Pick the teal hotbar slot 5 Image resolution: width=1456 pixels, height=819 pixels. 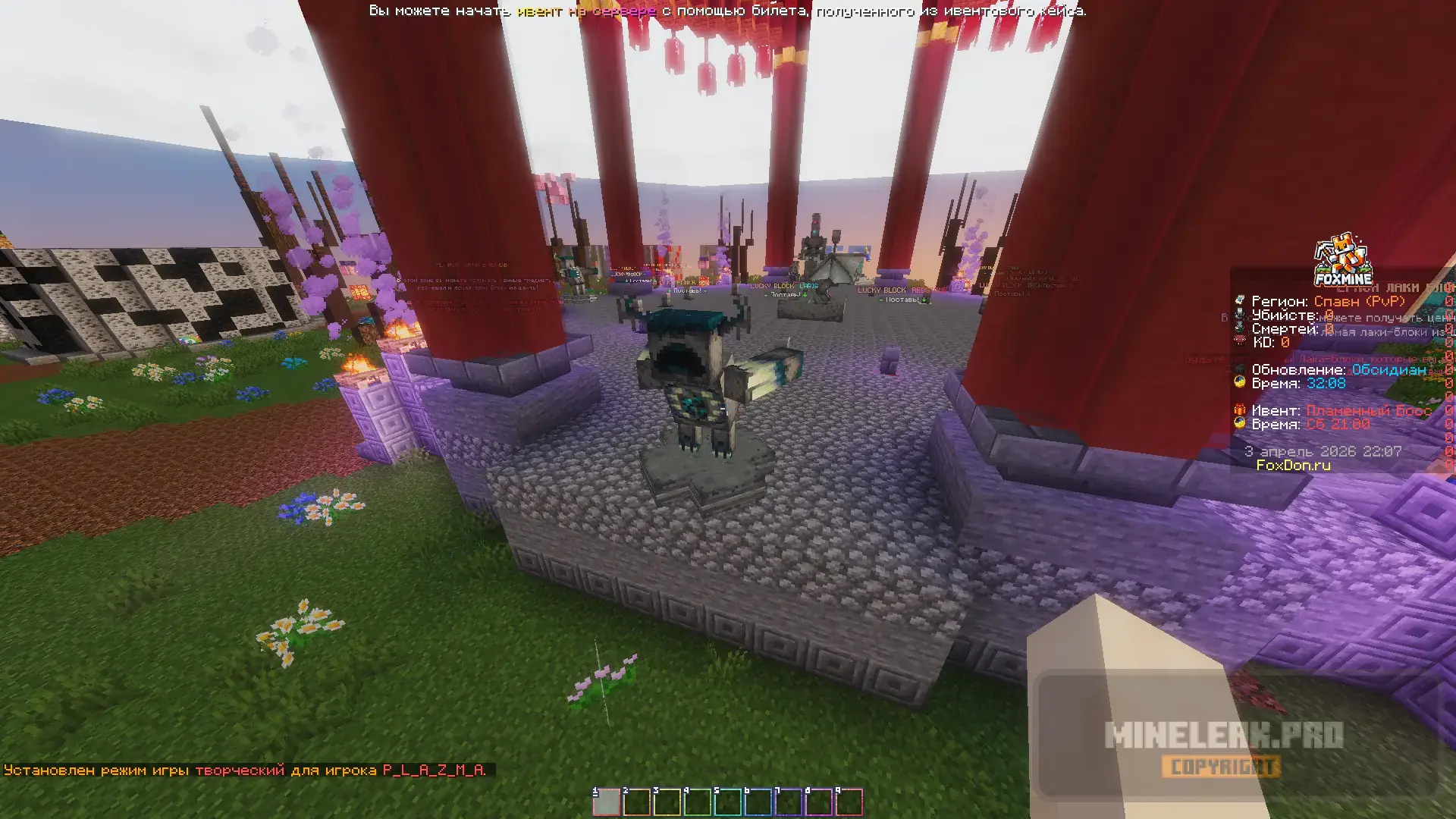click(x=727, y=802)
